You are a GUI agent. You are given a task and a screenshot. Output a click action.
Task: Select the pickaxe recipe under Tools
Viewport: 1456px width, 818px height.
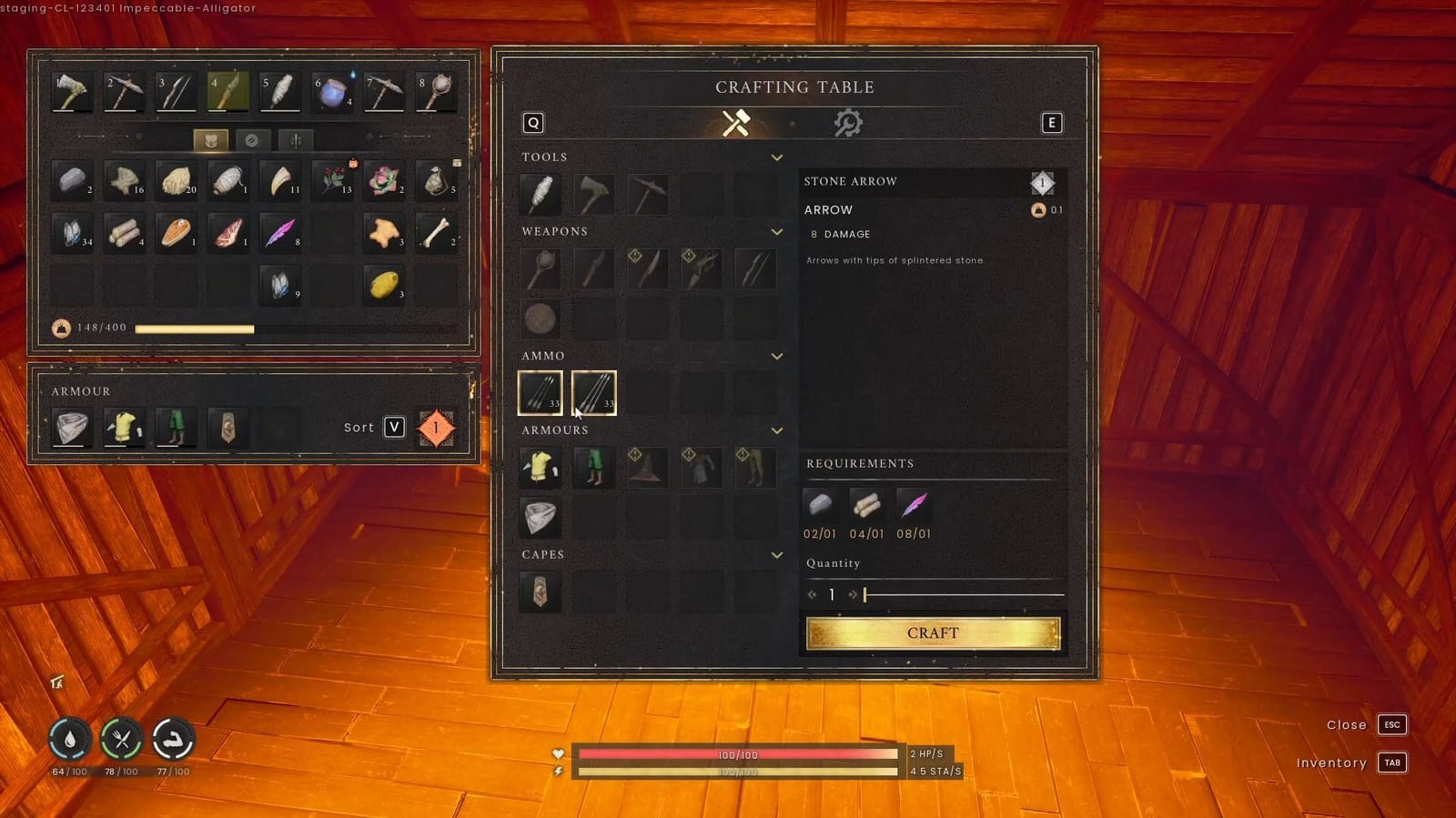click(x=647, y=194)
